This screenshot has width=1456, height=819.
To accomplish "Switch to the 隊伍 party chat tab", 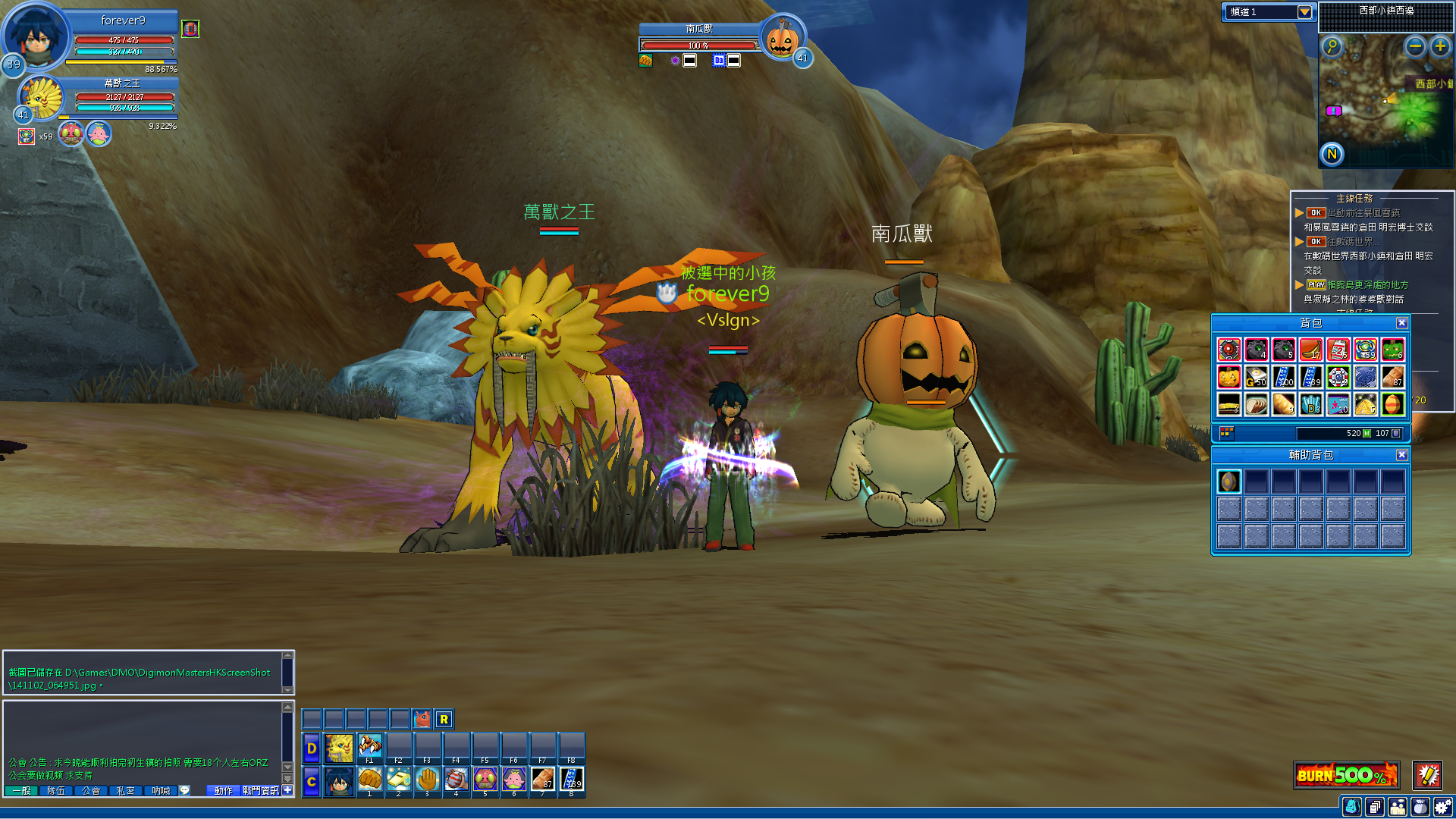I will click(56, 791).
